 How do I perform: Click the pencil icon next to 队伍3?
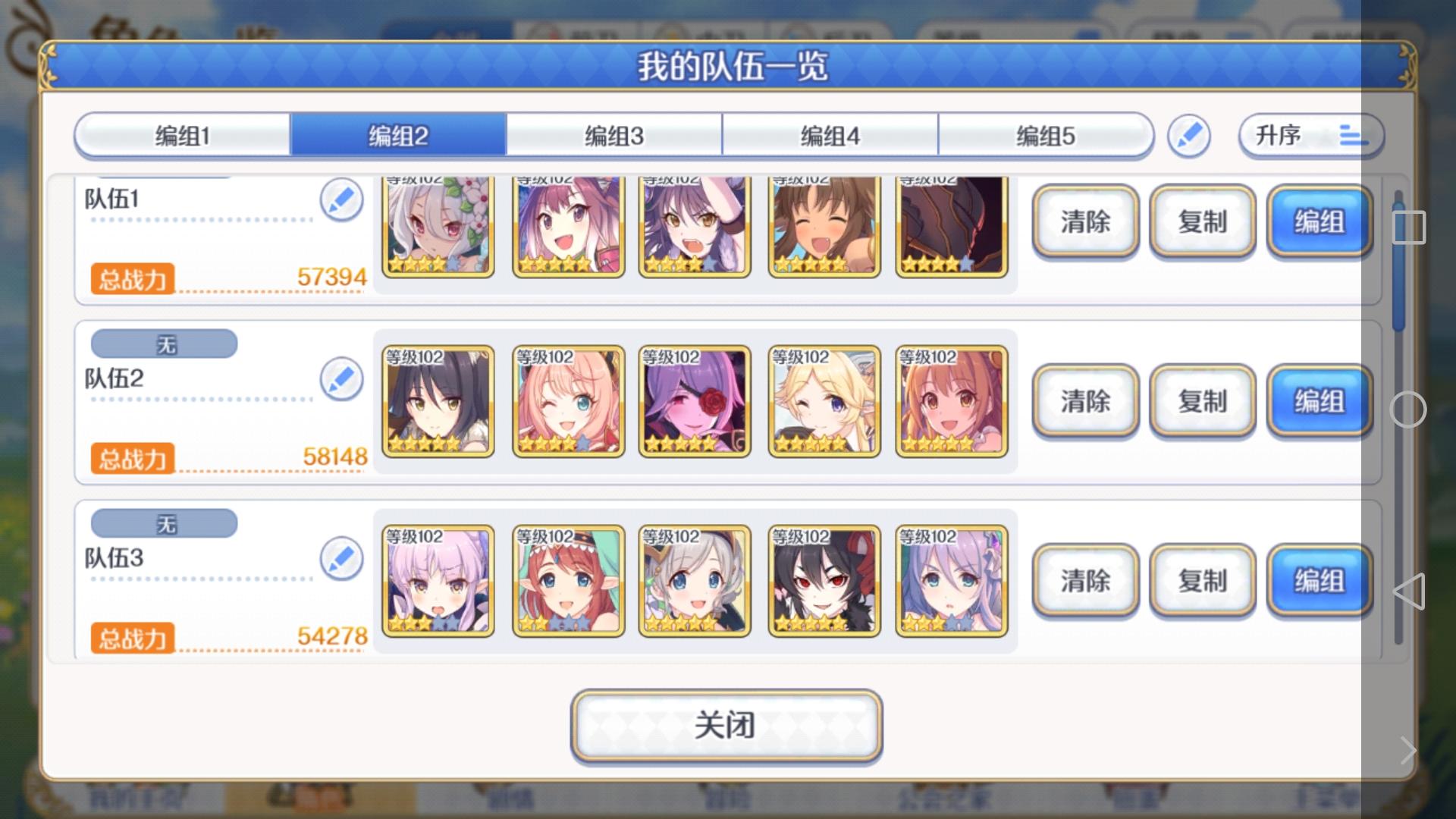pyautogui.click(x=342, y=557)
